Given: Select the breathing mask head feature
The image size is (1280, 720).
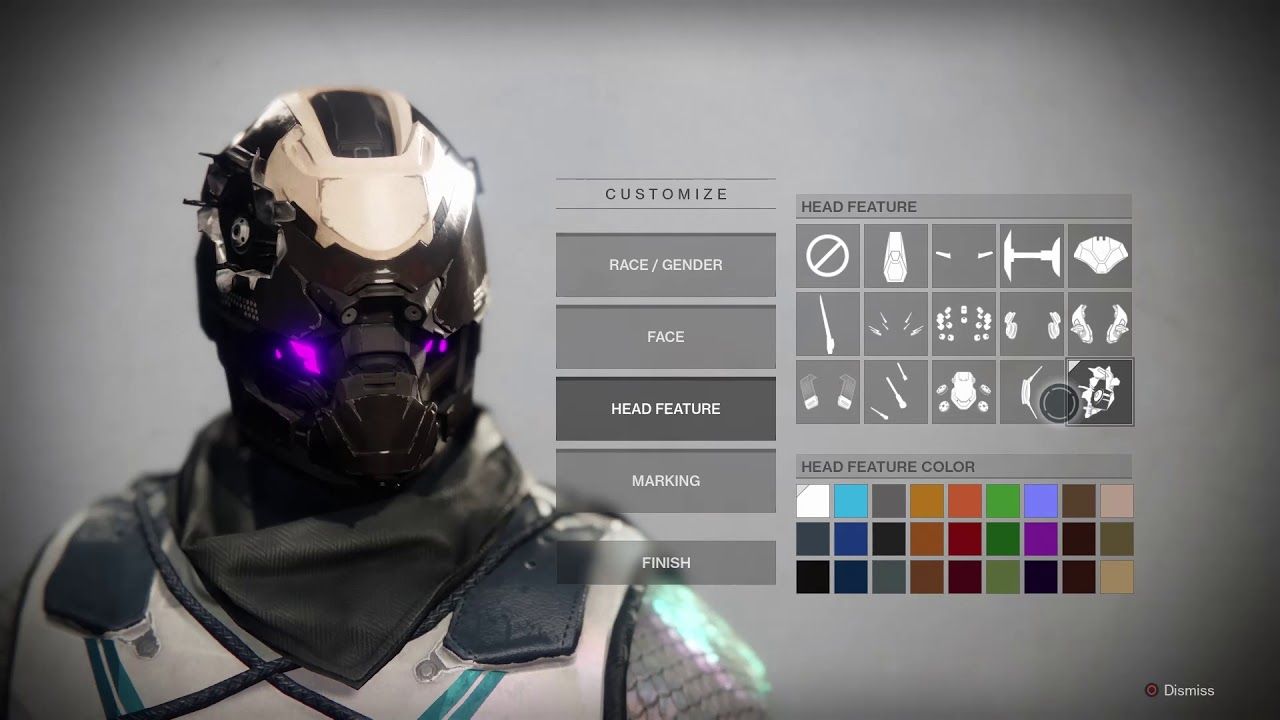Looking at the screenshot, I should click(x=963, y=392).
